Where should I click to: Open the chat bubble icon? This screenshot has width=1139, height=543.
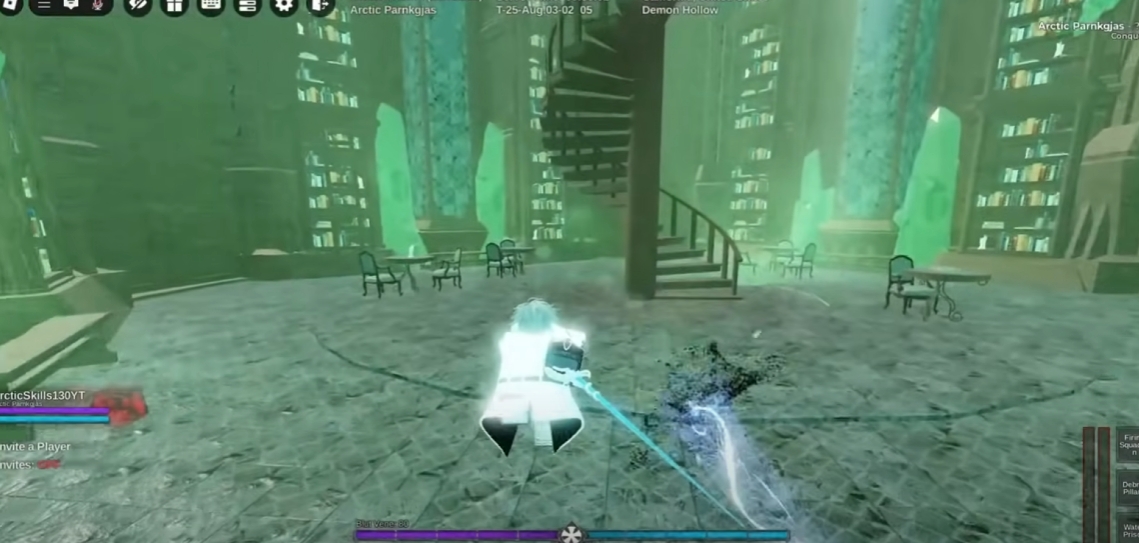(x=71, y=4)
